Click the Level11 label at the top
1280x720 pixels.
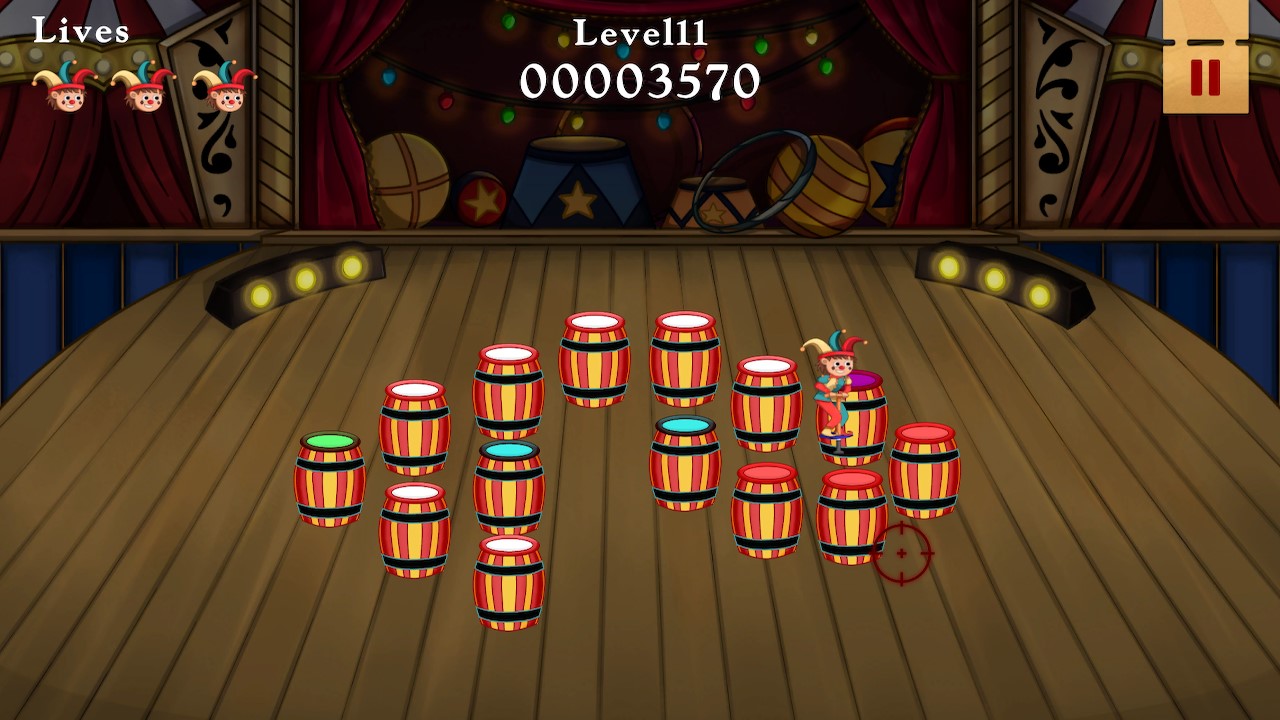coord(640,33)
